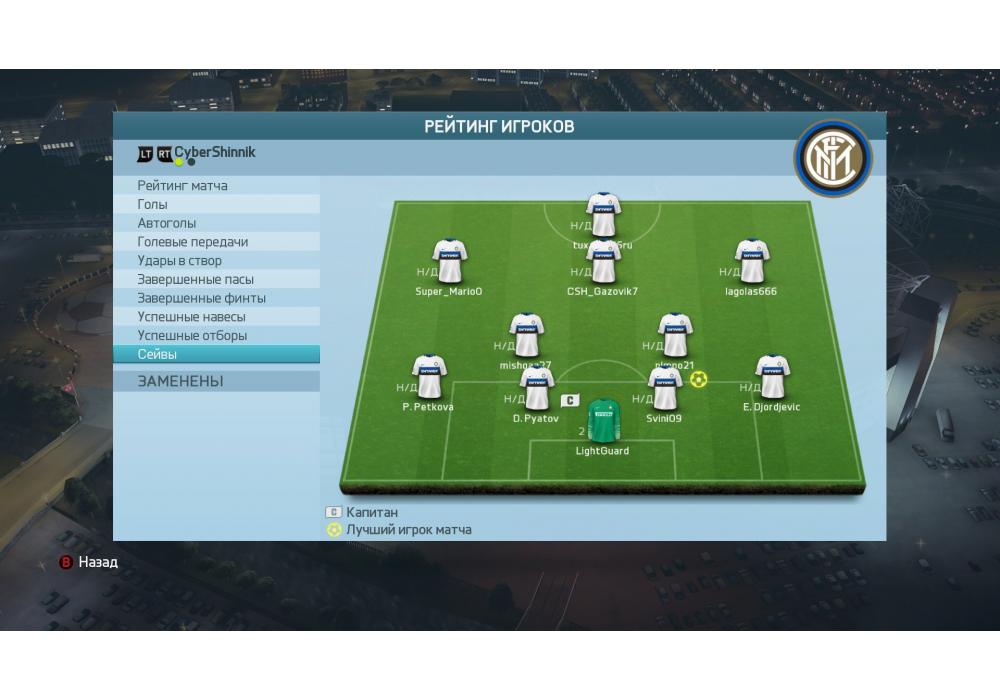Viewport: 1000px width, 700px height.
Task: Select defender E. Djordjevic
Action: pos(772,377)
